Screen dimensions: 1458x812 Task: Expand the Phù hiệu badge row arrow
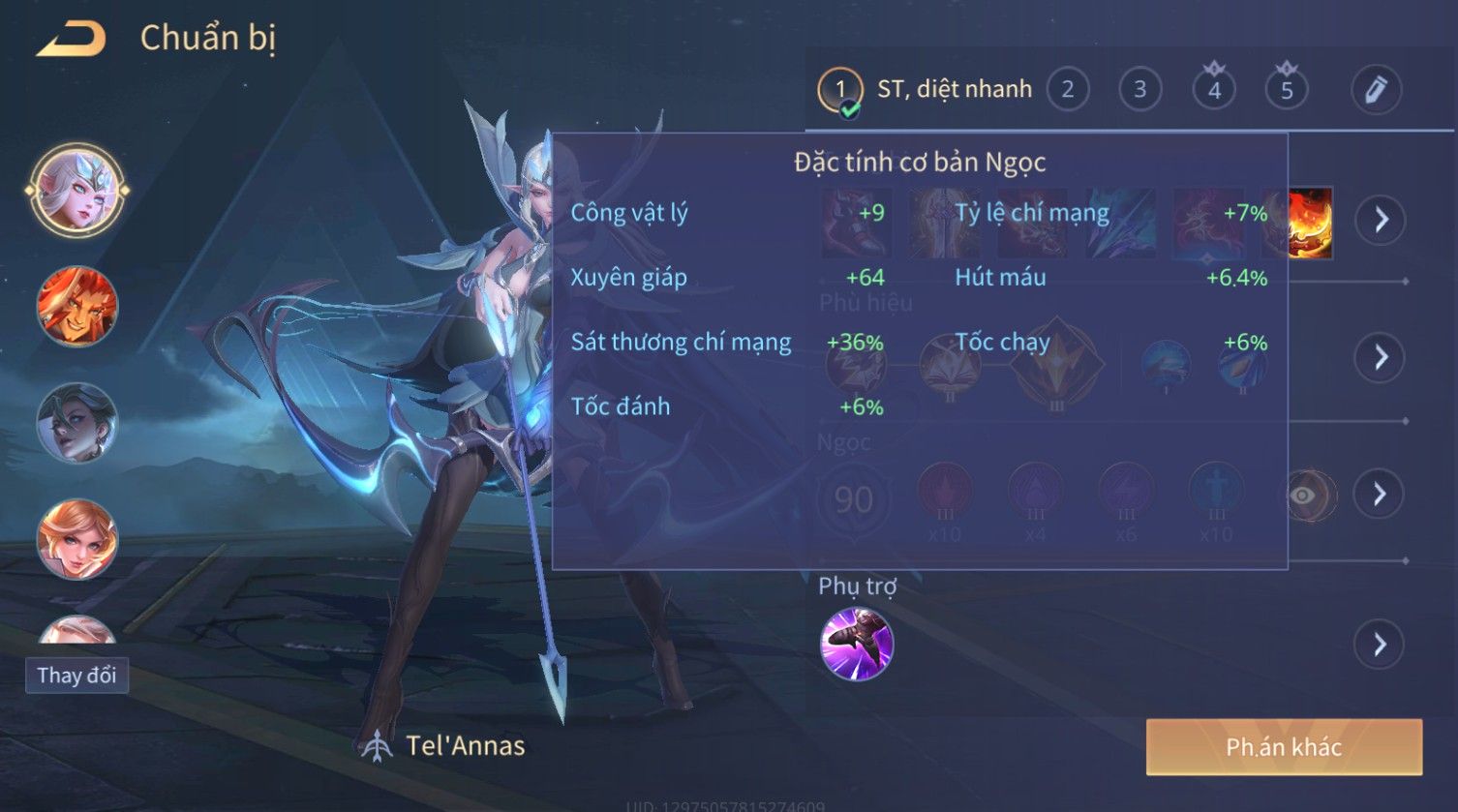(x=1380, y=358)
